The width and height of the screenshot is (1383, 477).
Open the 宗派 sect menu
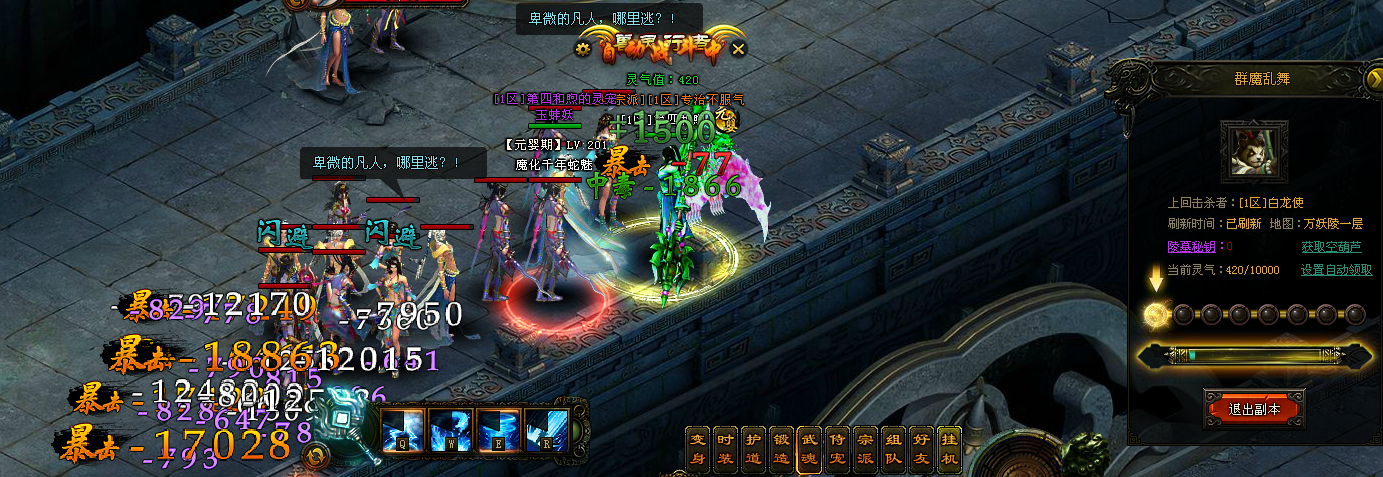tap(866, 449)
